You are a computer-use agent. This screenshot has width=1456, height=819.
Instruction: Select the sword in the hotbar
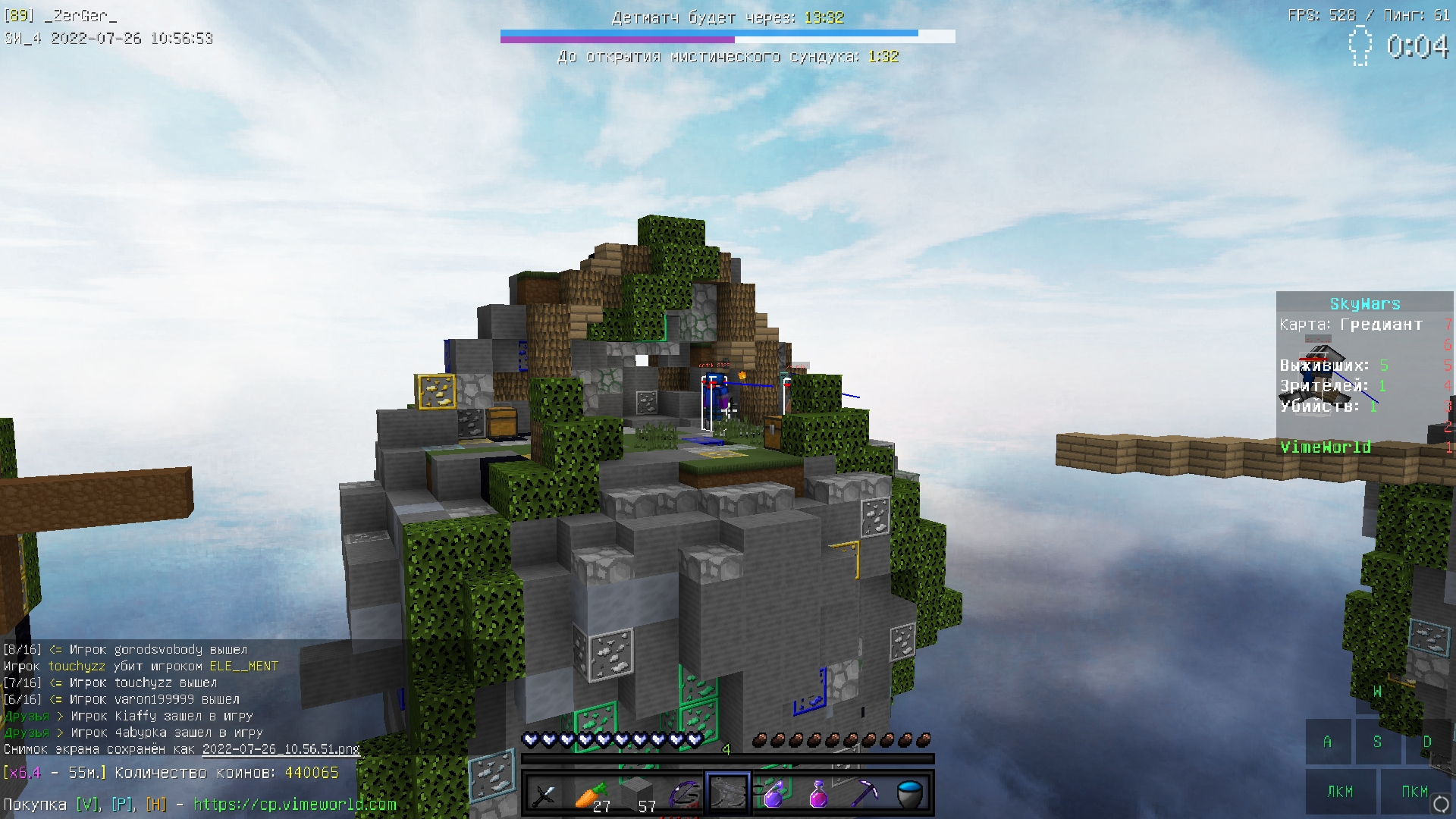[x=544, y=792]
